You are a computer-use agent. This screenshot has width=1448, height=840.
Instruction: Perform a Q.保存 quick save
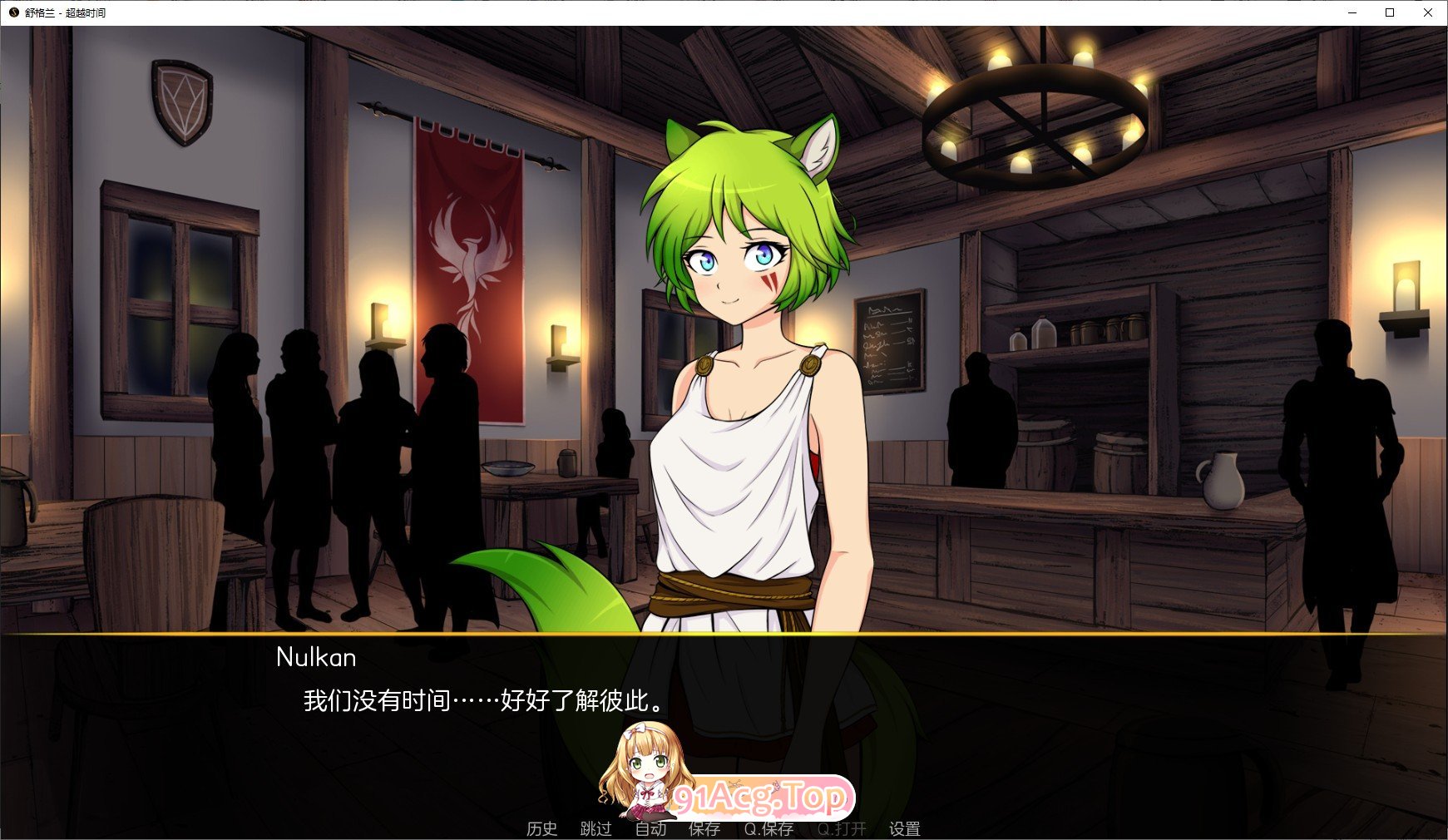769,829
